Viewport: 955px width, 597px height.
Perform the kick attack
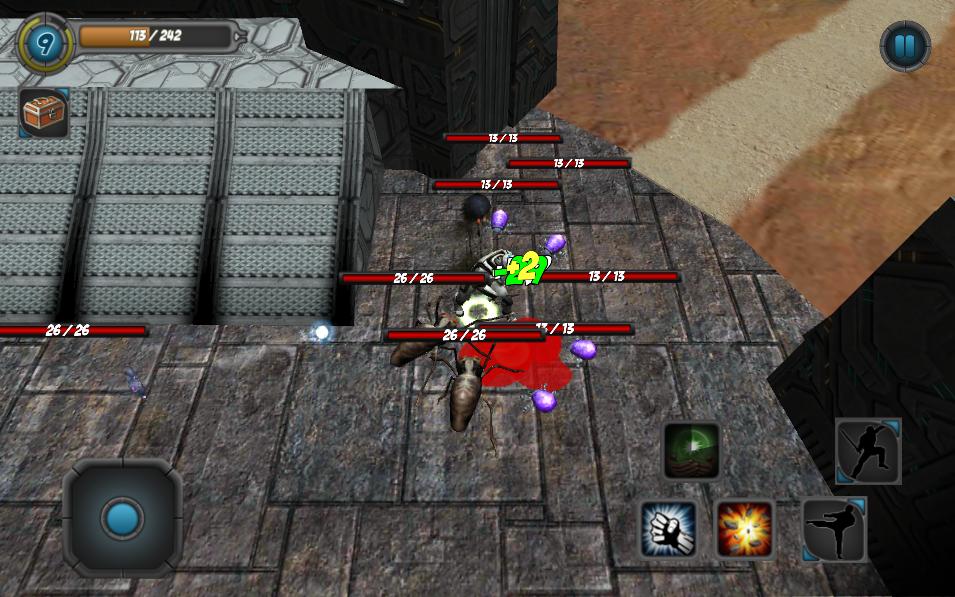pyautogui.click(x=835, y=529)
